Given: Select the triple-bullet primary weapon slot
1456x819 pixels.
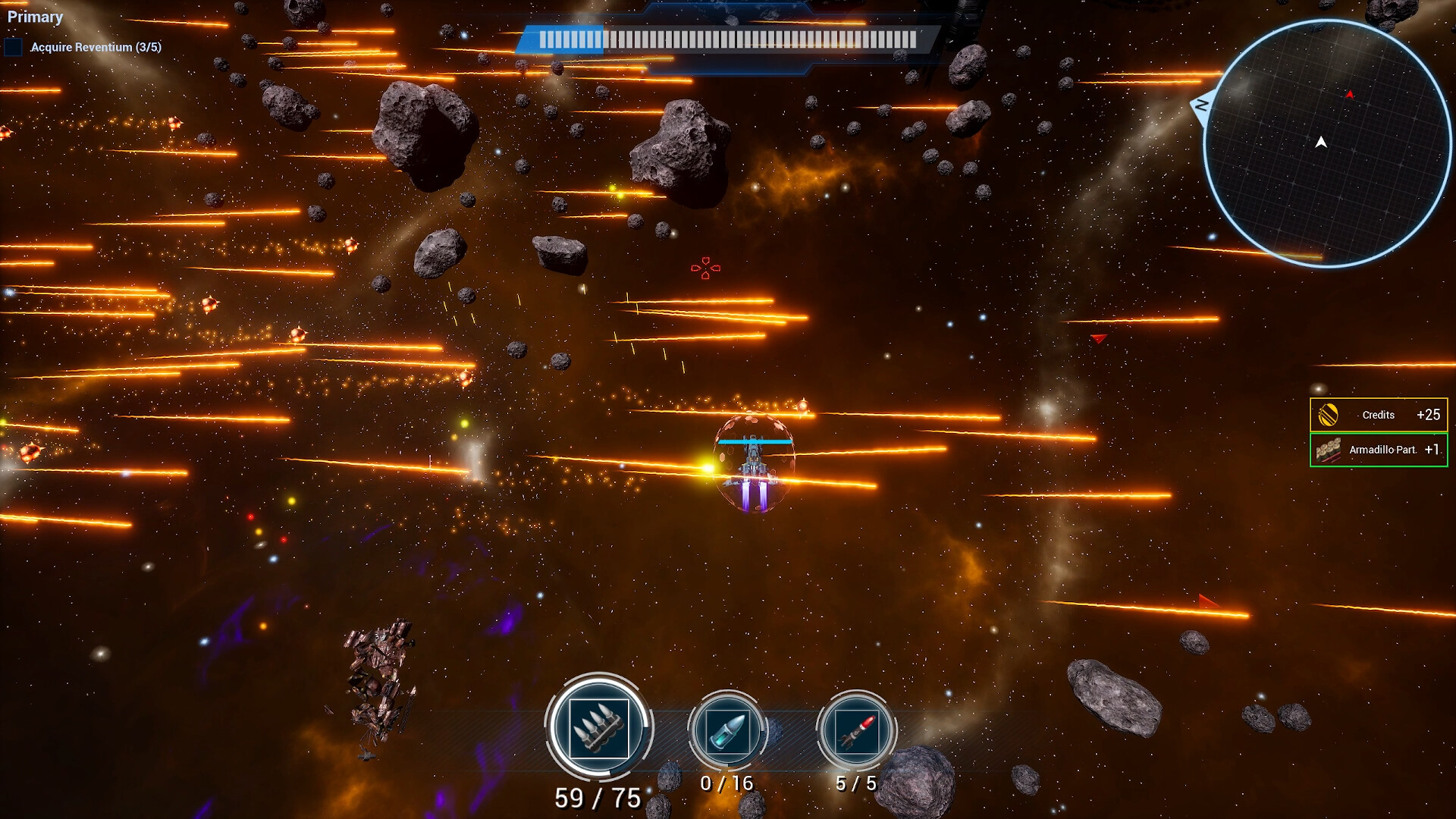Looking at the screenshot, I should point(598,726).
